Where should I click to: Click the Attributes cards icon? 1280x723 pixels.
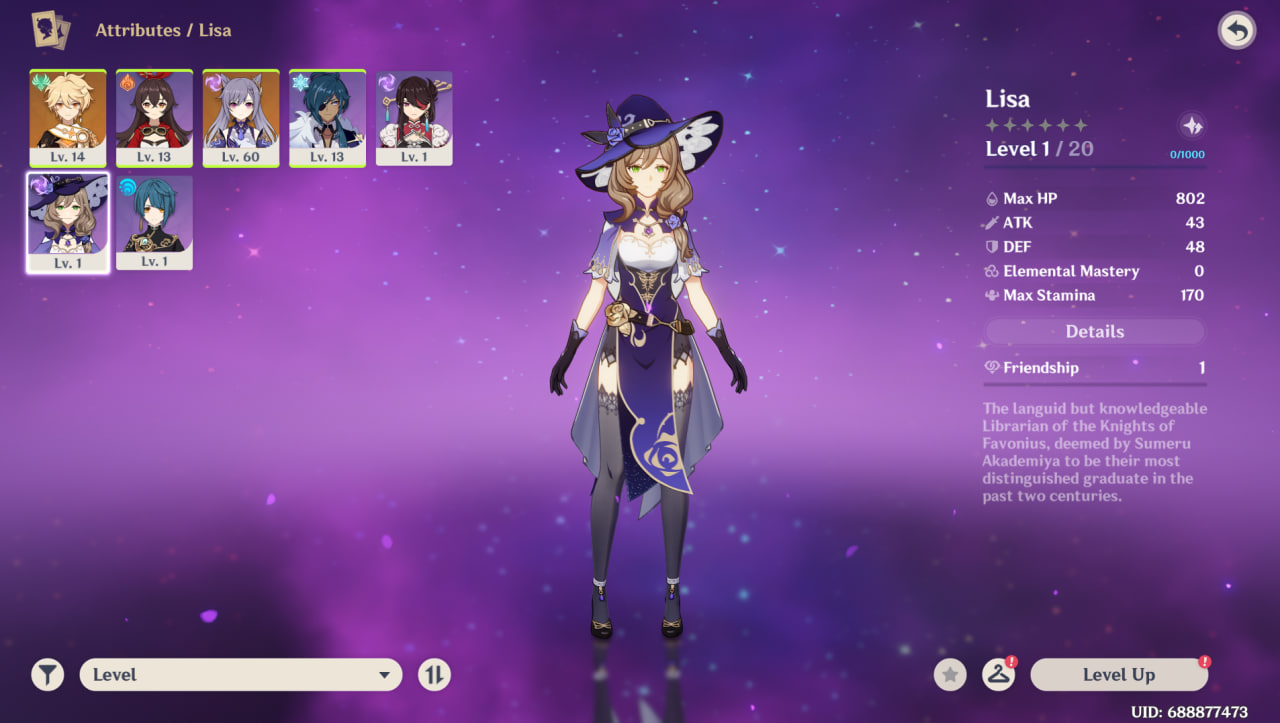point(49,30)
